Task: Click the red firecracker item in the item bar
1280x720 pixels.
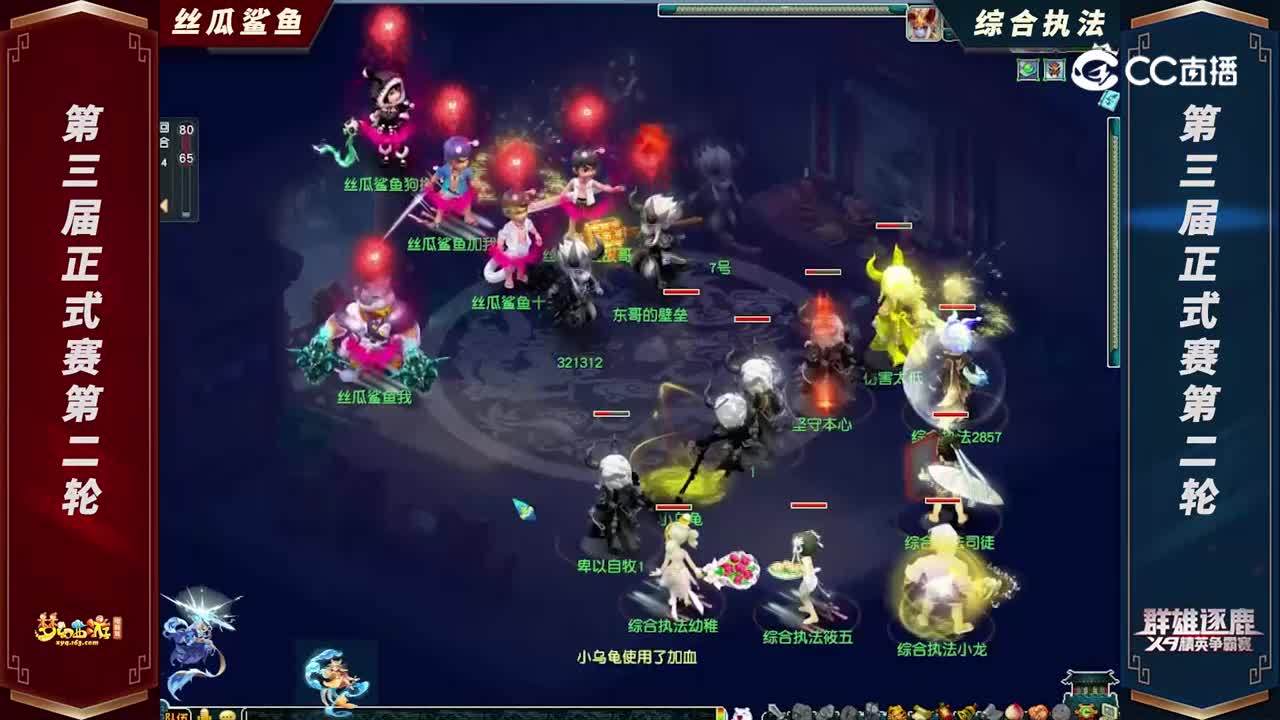Action: coord(944,712)
